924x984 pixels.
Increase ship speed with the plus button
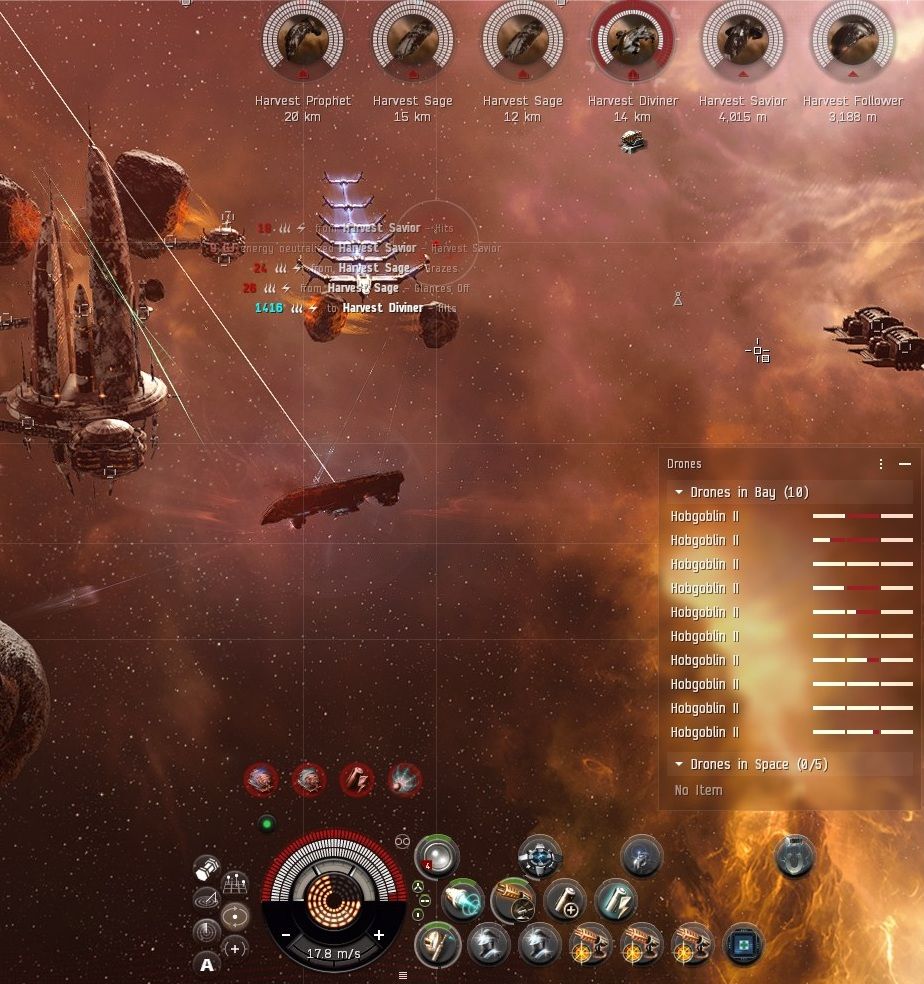pyautogui.click(x=379, y=935)
